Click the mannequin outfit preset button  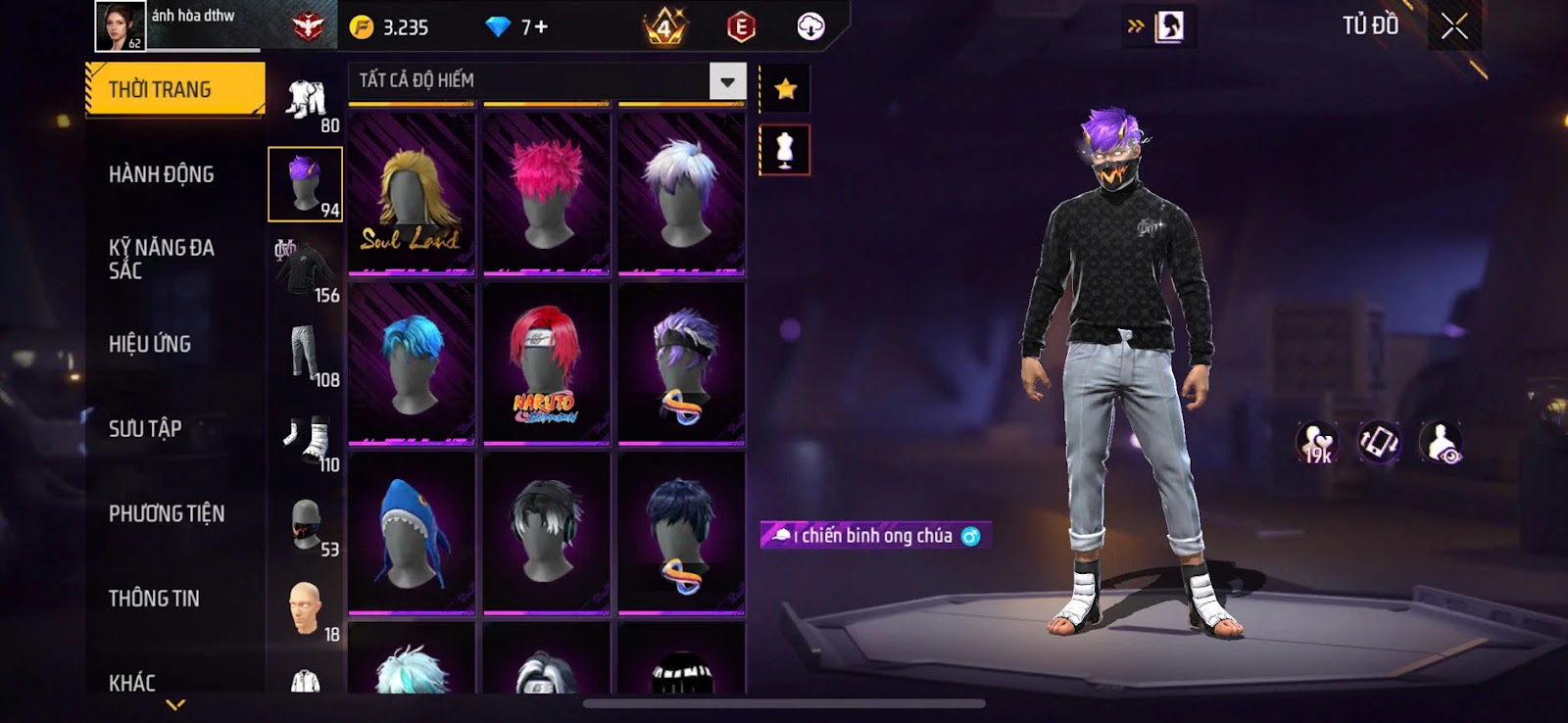pos(785,150)
